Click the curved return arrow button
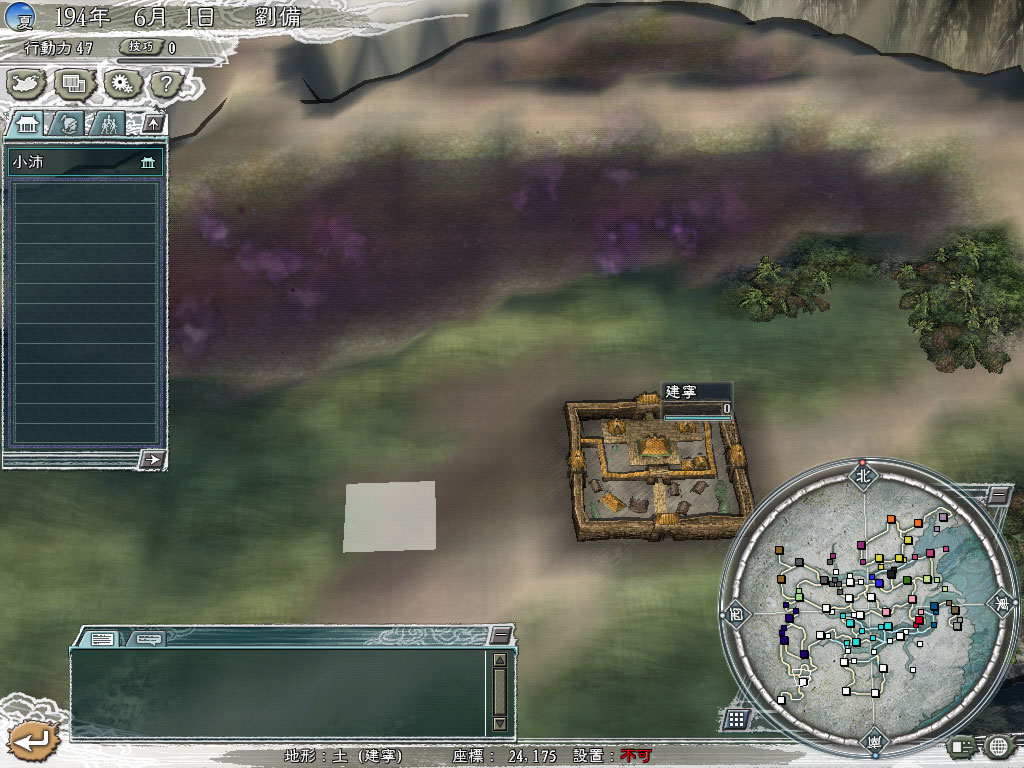The height and width of the screenshot is (768, 1024). coord(33,741)
